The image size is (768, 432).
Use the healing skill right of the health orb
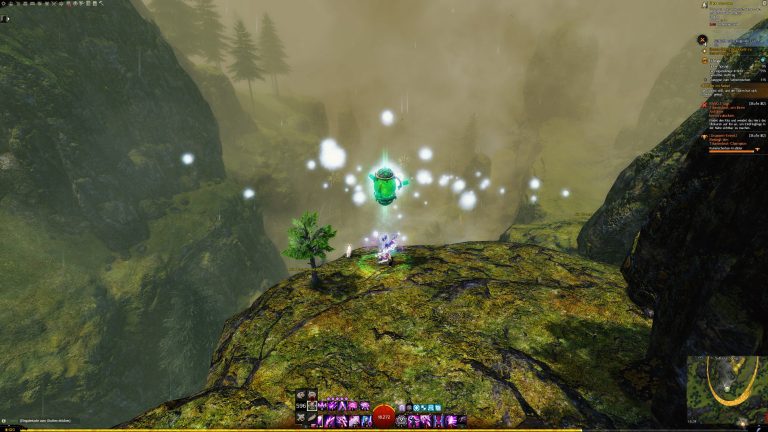pos(402,420)
